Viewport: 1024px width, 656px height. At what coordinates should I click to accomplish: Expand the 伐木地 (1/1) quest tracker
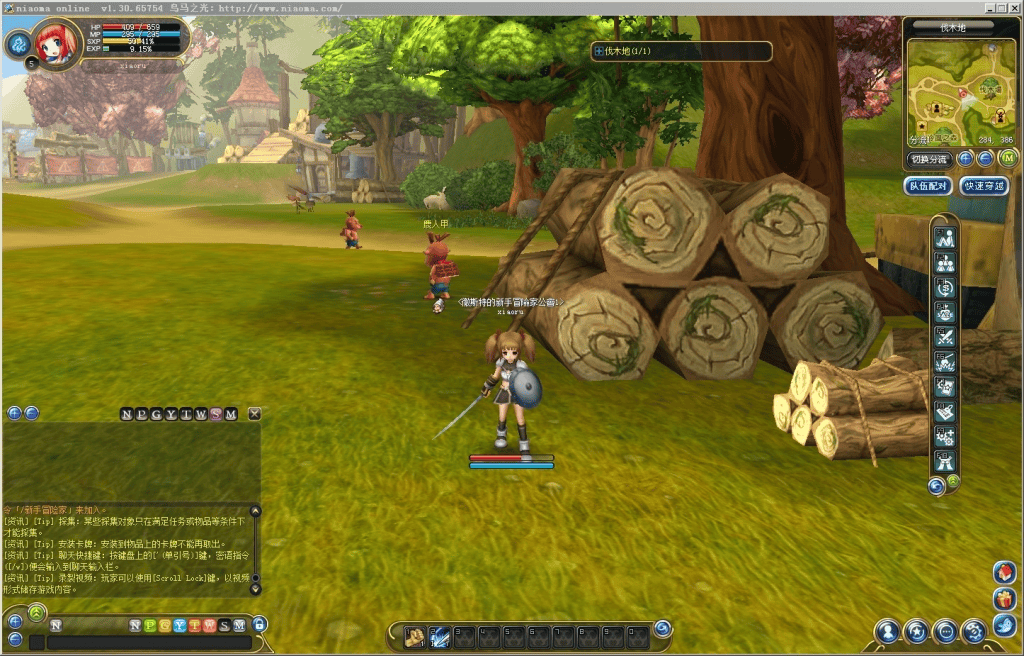[x=598, y=50]
